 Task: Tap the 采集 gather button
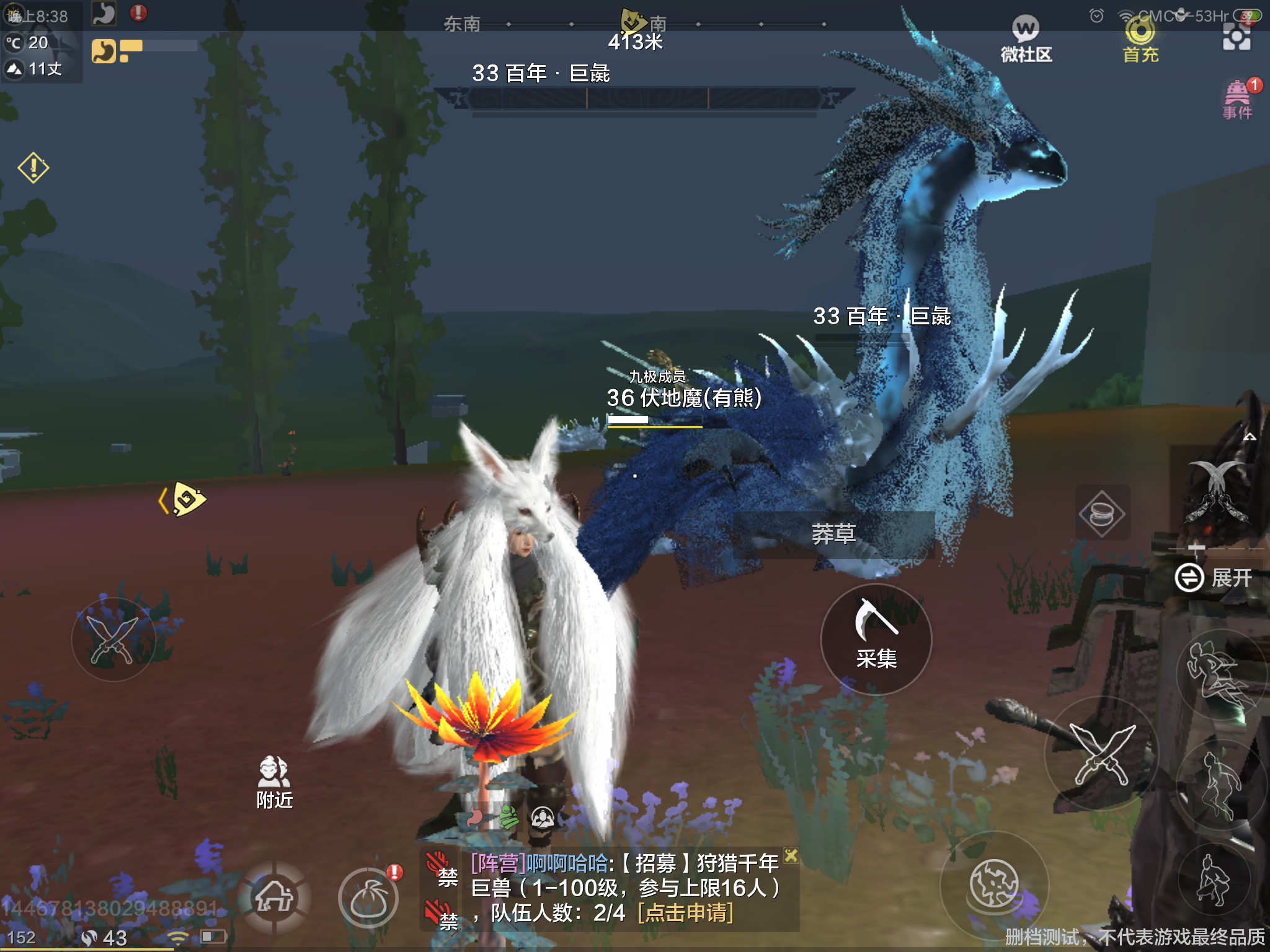pyautogui.click(x=876, y=638)
